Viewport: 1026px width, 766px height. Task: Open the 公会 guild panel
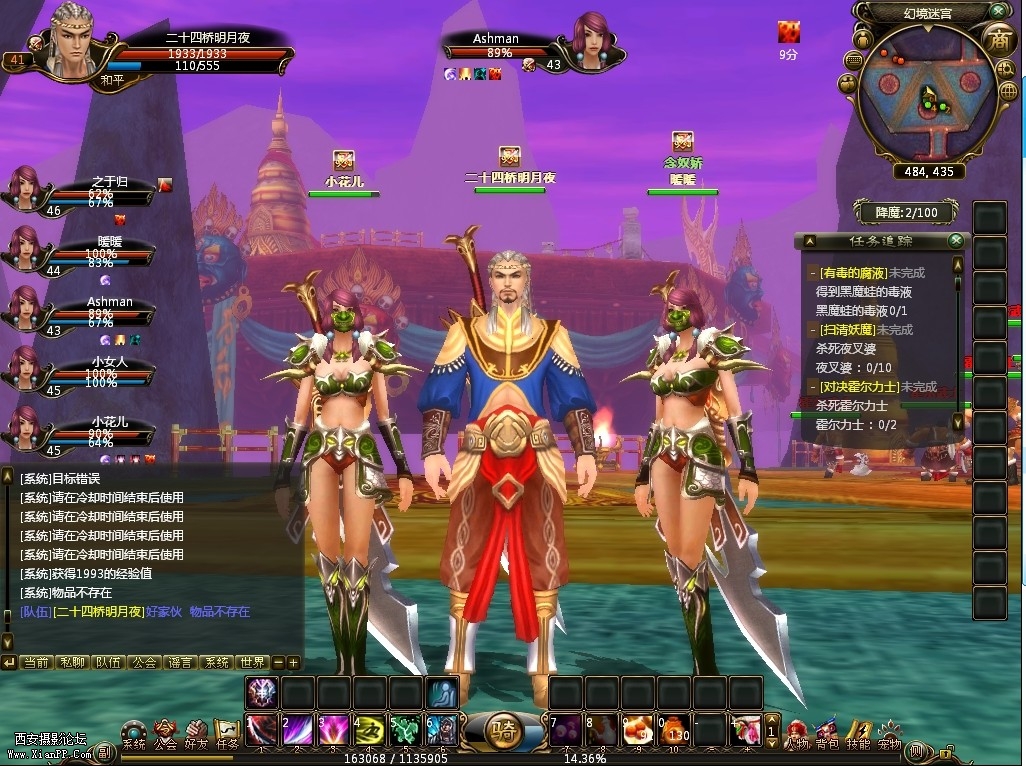[165, 733]
